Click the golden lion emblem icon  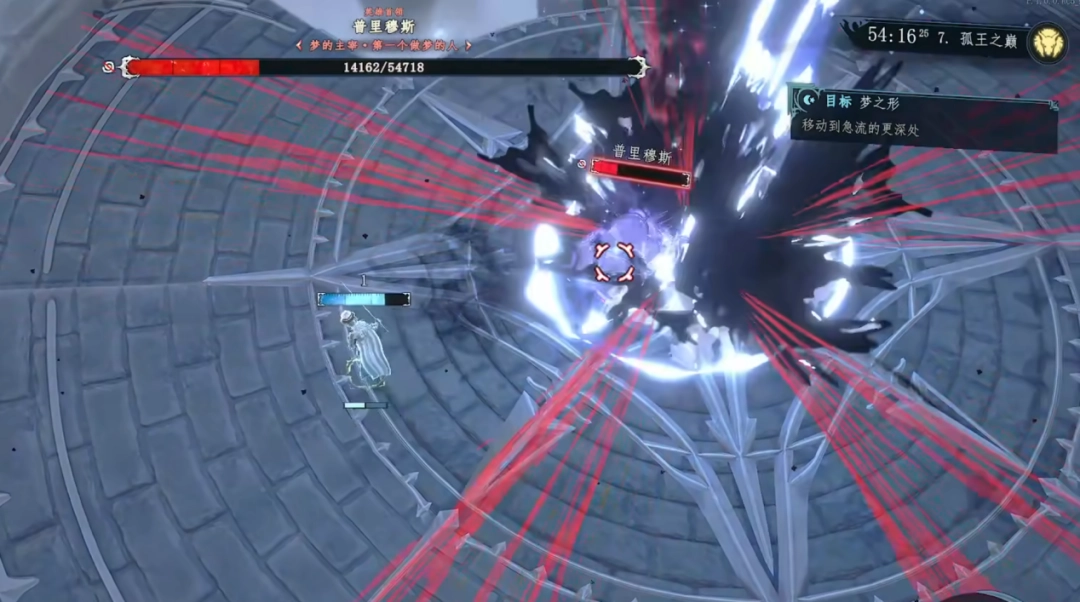[1047, 41]
